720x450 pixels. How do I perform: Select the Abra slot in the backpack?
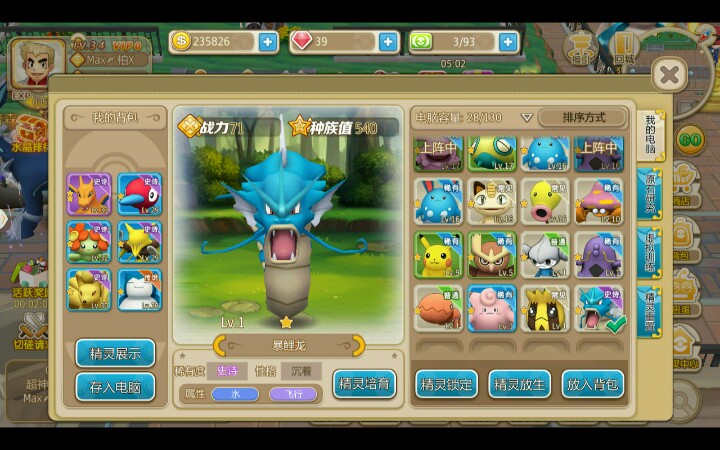139,241
